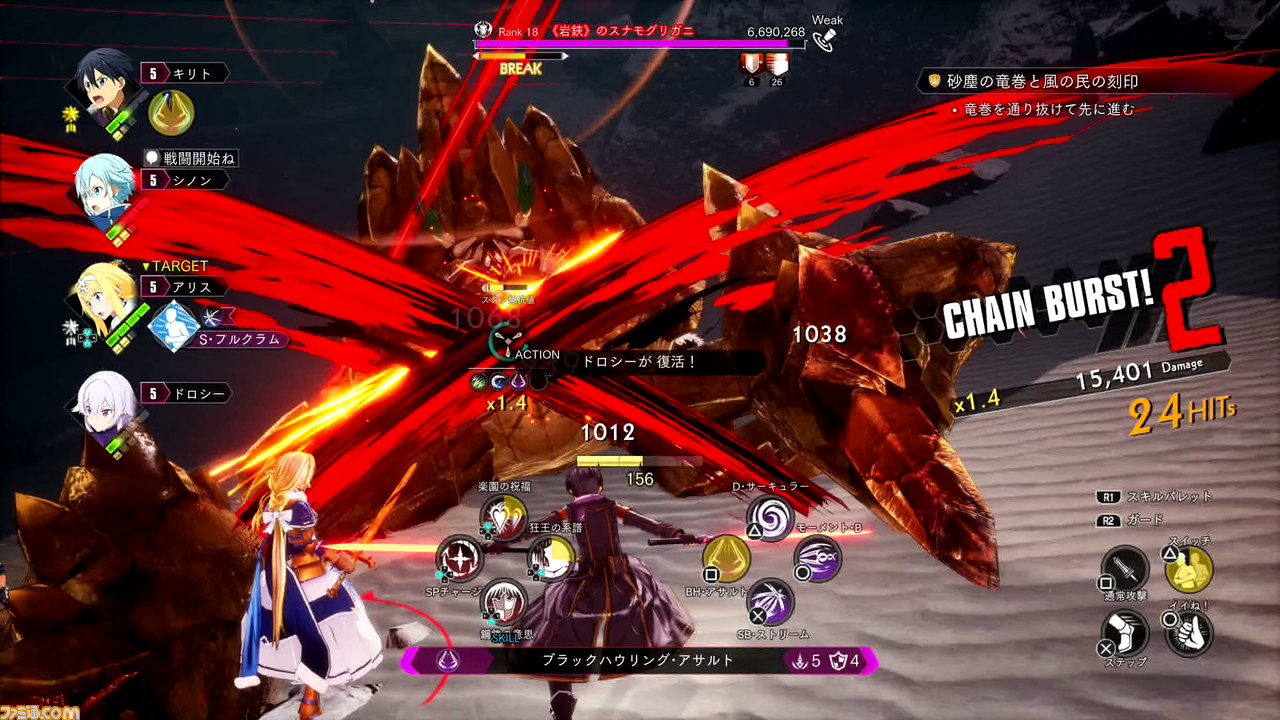This screenshot has width=1280, height=720.
Task: Activate the yellow BH・アサルト skill
Action: coord(726,559)
